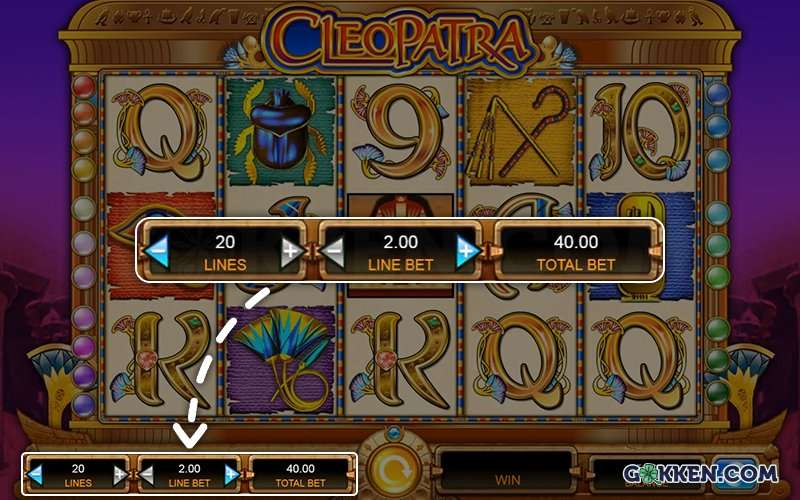
Task: Raise the line bet in the small control bar
Action: 232,474
